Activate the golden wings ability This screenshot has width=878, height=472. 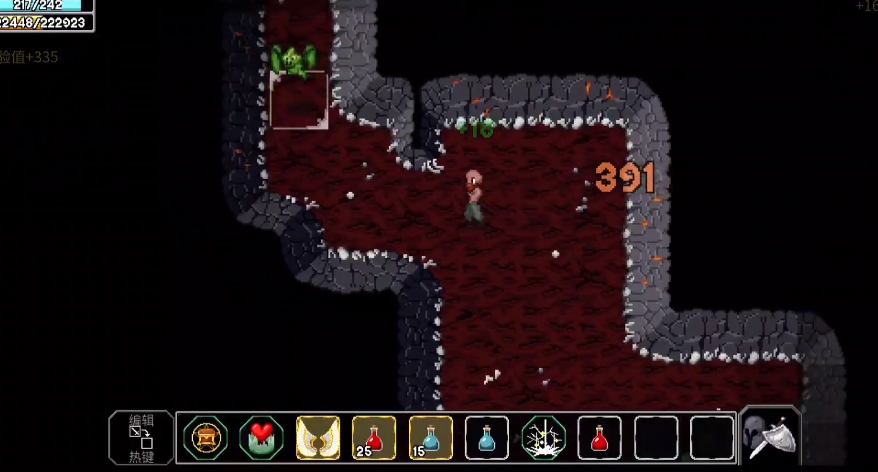(318, 438)
